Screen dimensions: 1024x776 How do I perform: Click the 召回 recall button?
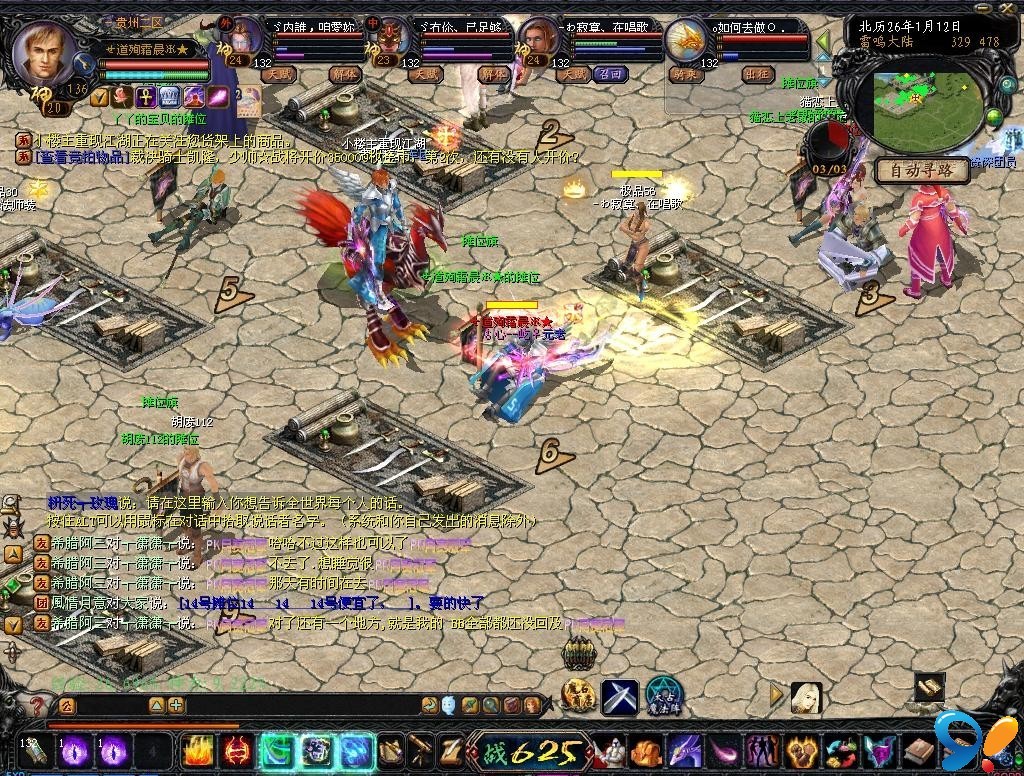(608, 74)
